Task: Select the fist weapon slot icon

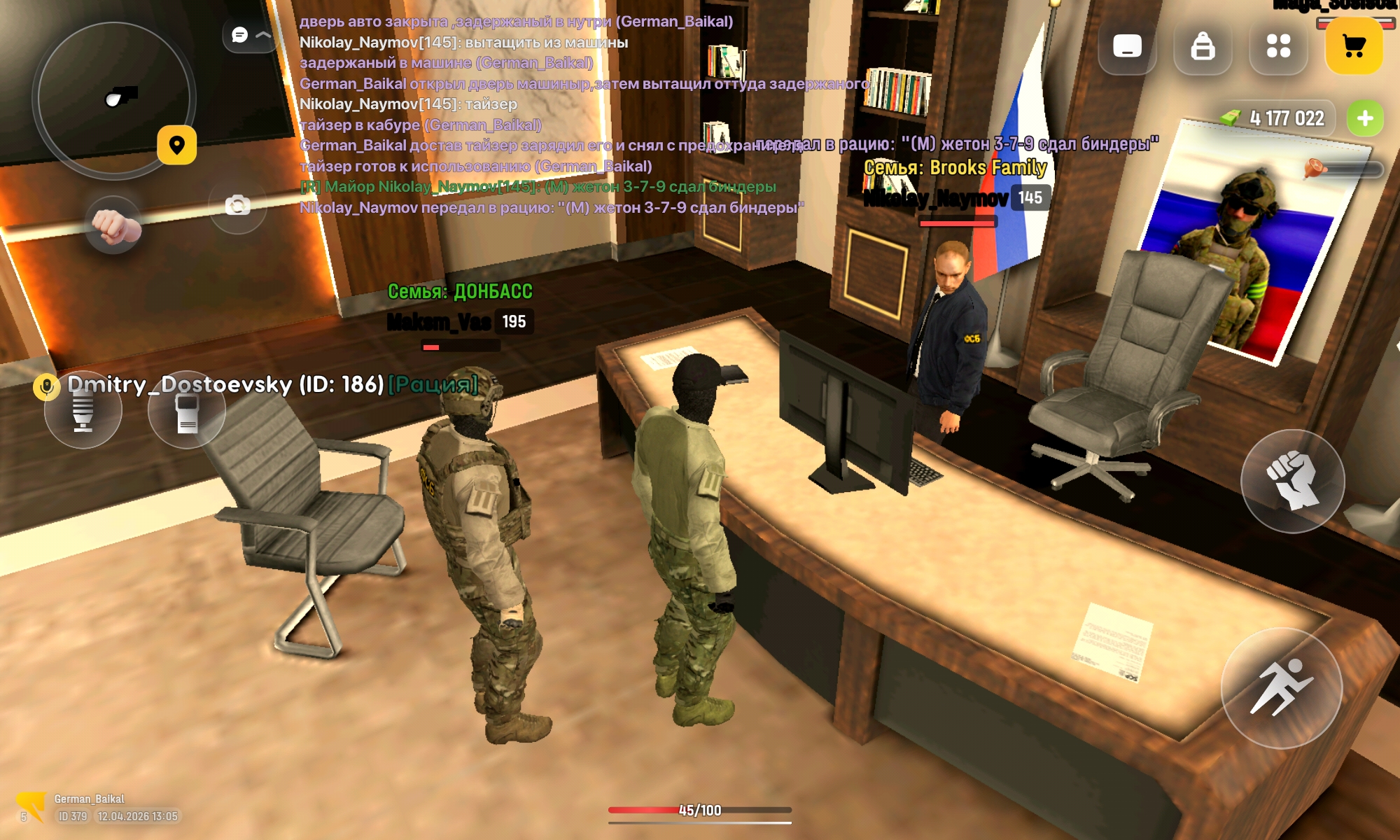Action: (115, 225)
